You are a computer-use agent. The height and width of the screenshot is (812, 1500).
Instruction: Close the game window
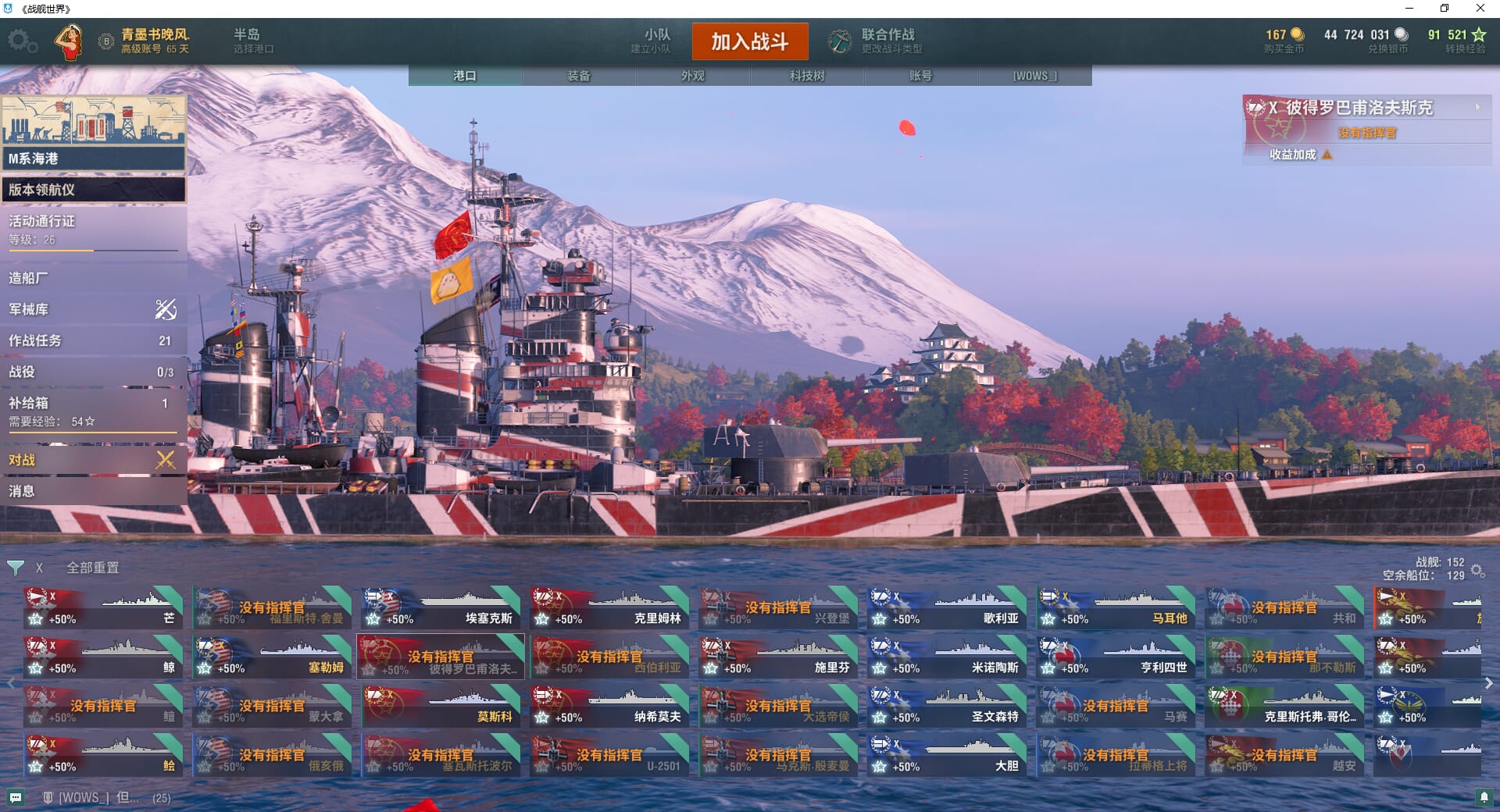click(1480, 9)
